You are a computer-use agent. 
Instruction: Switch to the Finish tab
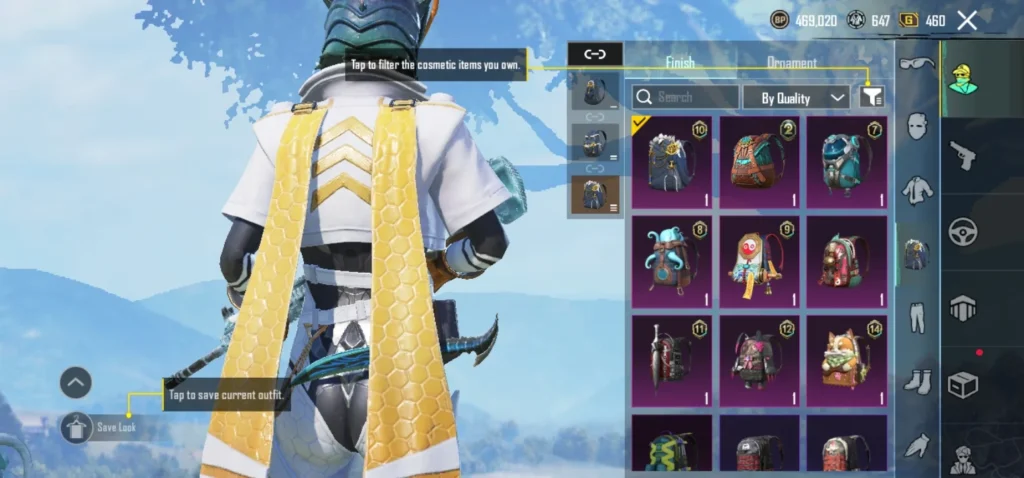pos(680,62)
